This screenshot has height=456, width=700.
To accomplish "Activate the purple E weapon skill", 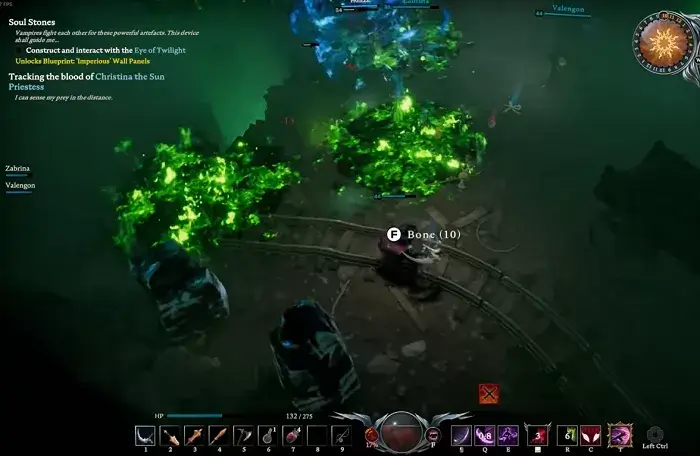I will coord(507,434).
